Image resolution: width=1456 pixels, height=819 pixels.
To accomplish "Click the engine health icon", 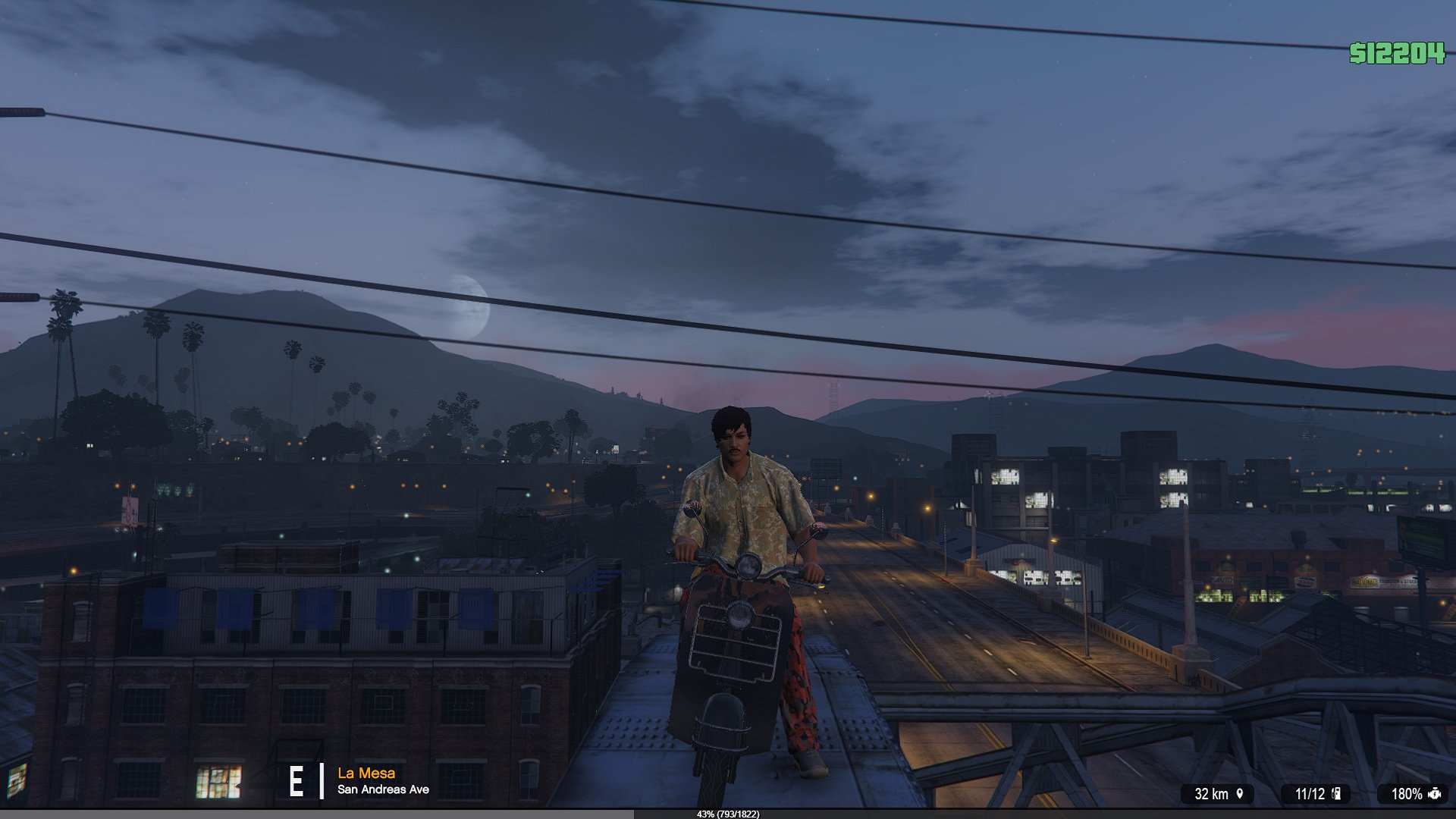I will pos(1434,794).
